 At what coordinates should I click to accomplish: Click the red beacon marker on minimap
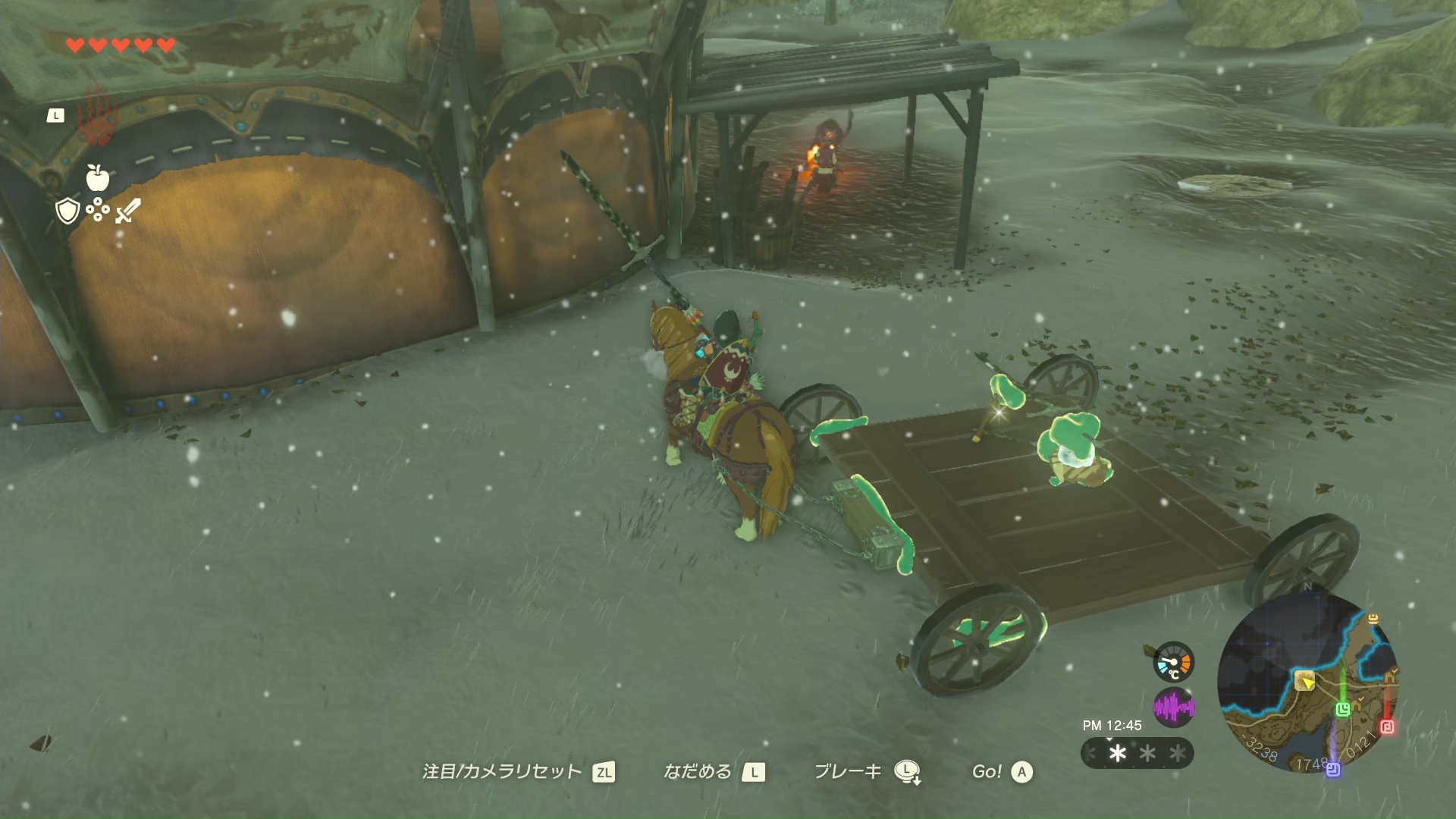click(x=1387, y=726)
